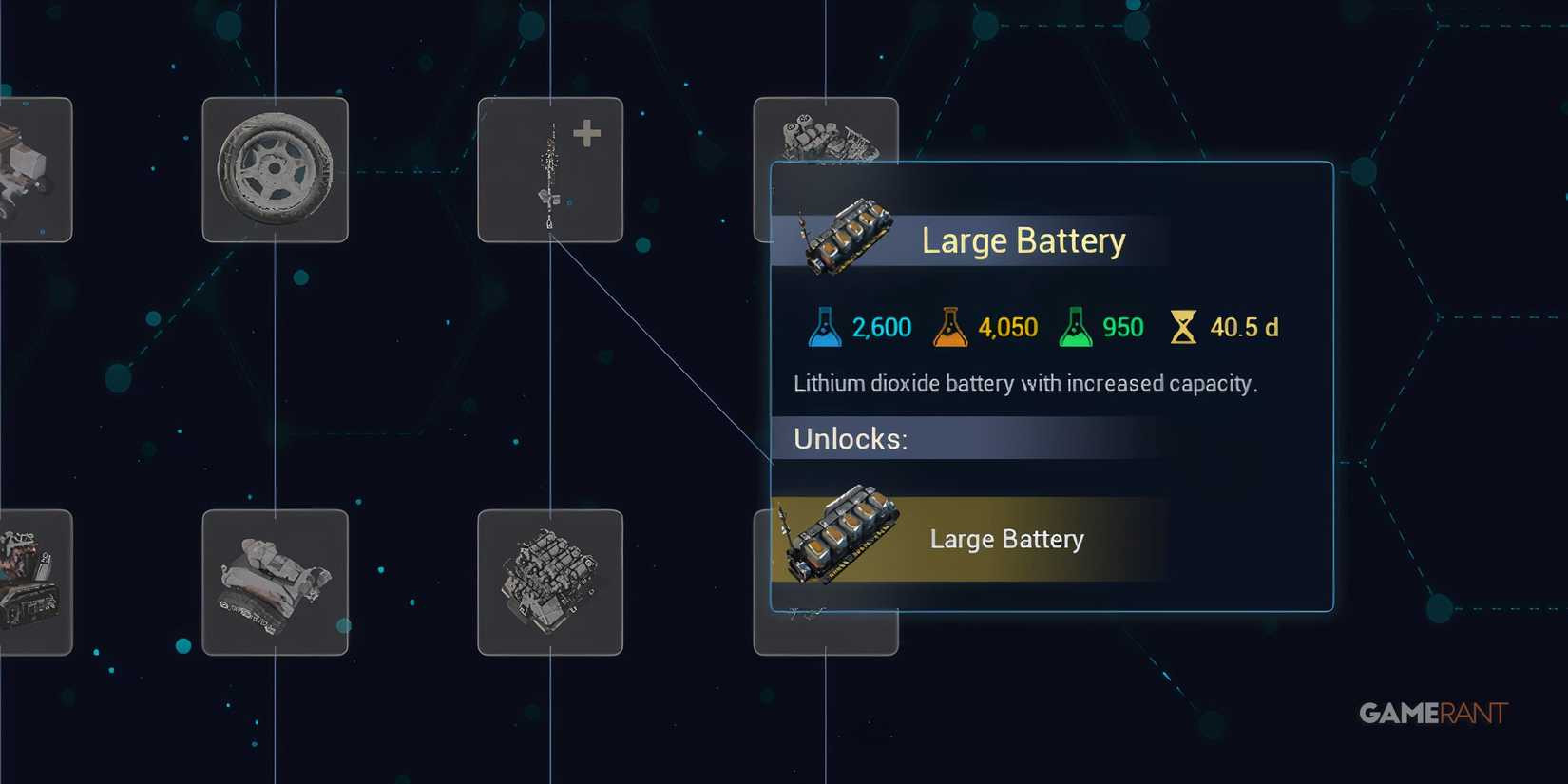The image size is (1568, 784).
Task: Select the engine block research node
Action: coord(550,582)
